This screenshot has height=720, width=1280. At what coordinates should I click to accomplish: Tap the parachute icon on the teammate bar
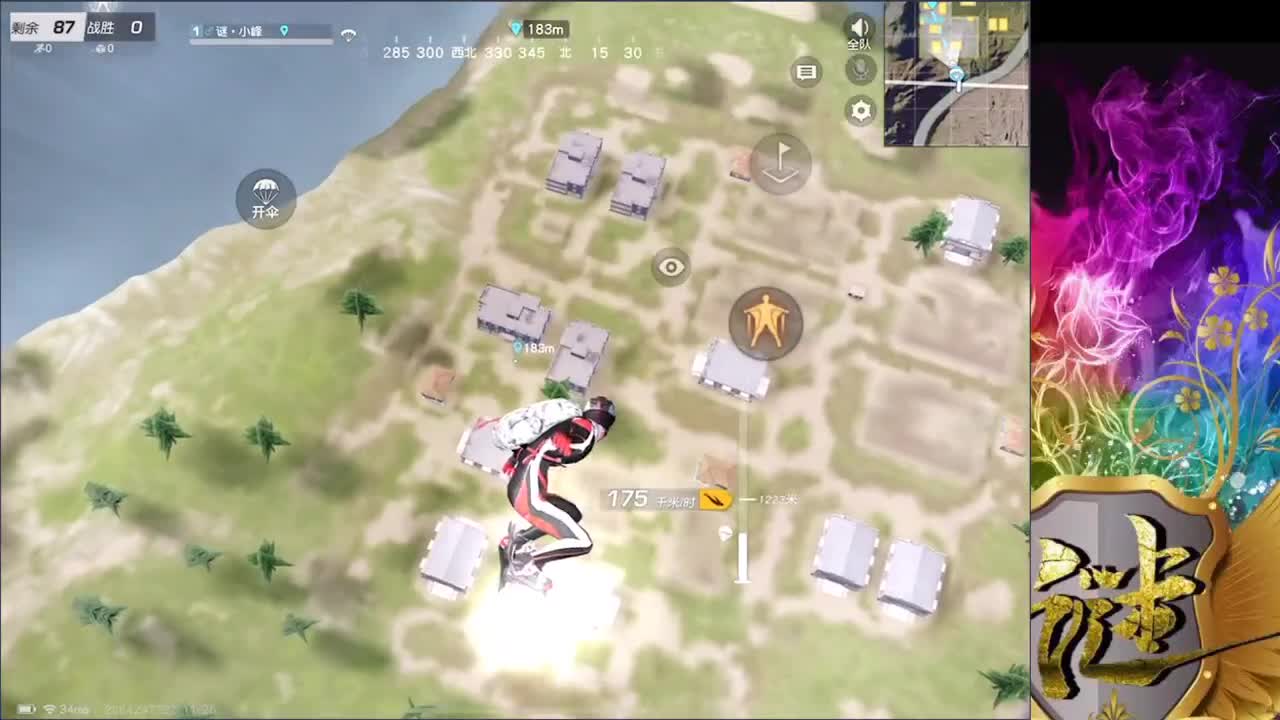click(347, 33)
